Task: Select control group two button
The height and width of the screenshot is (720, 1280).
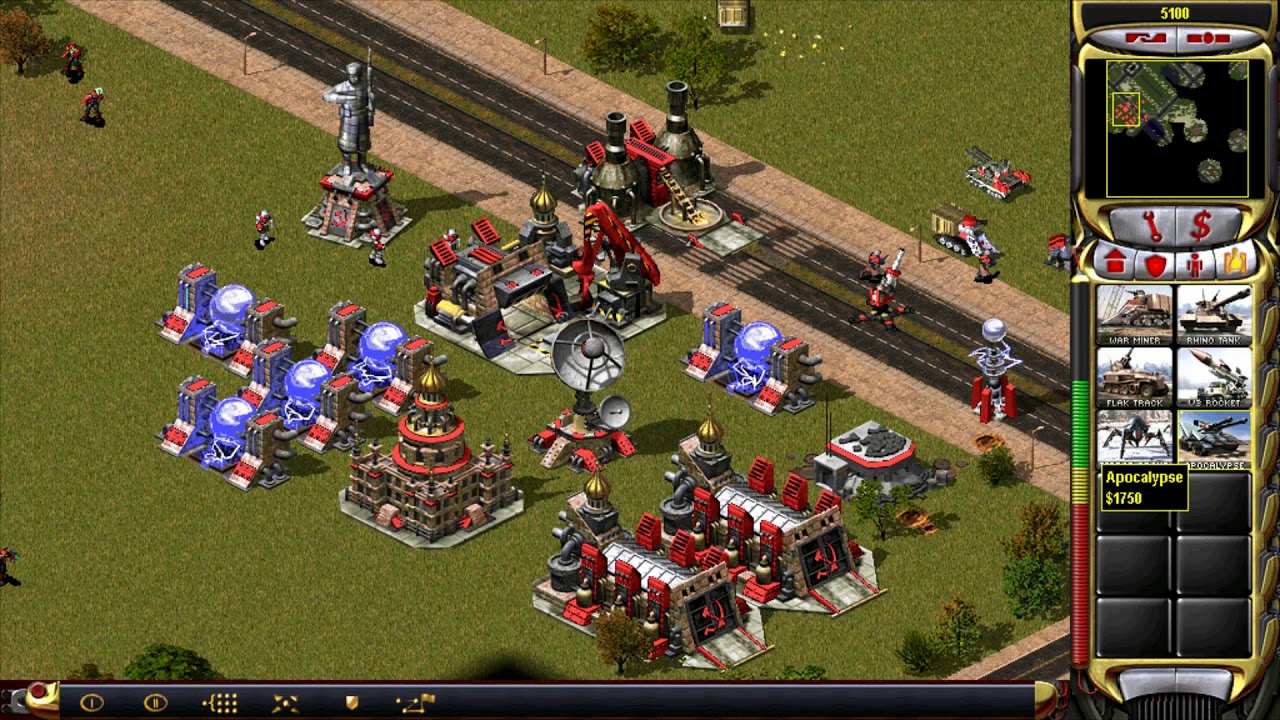Action: [x=155, y=703]
